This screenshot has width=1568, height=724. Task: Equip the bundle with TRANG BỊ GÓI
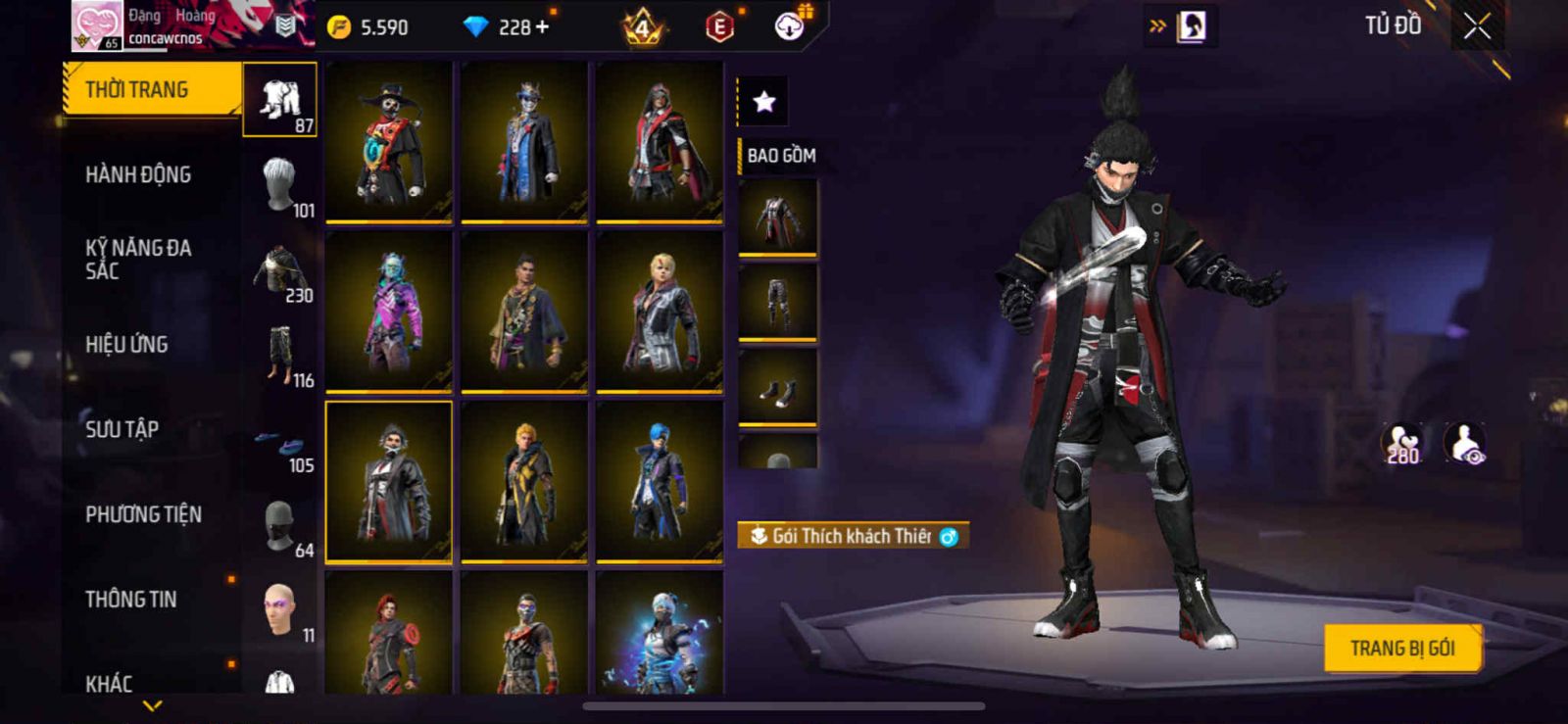1401,649
